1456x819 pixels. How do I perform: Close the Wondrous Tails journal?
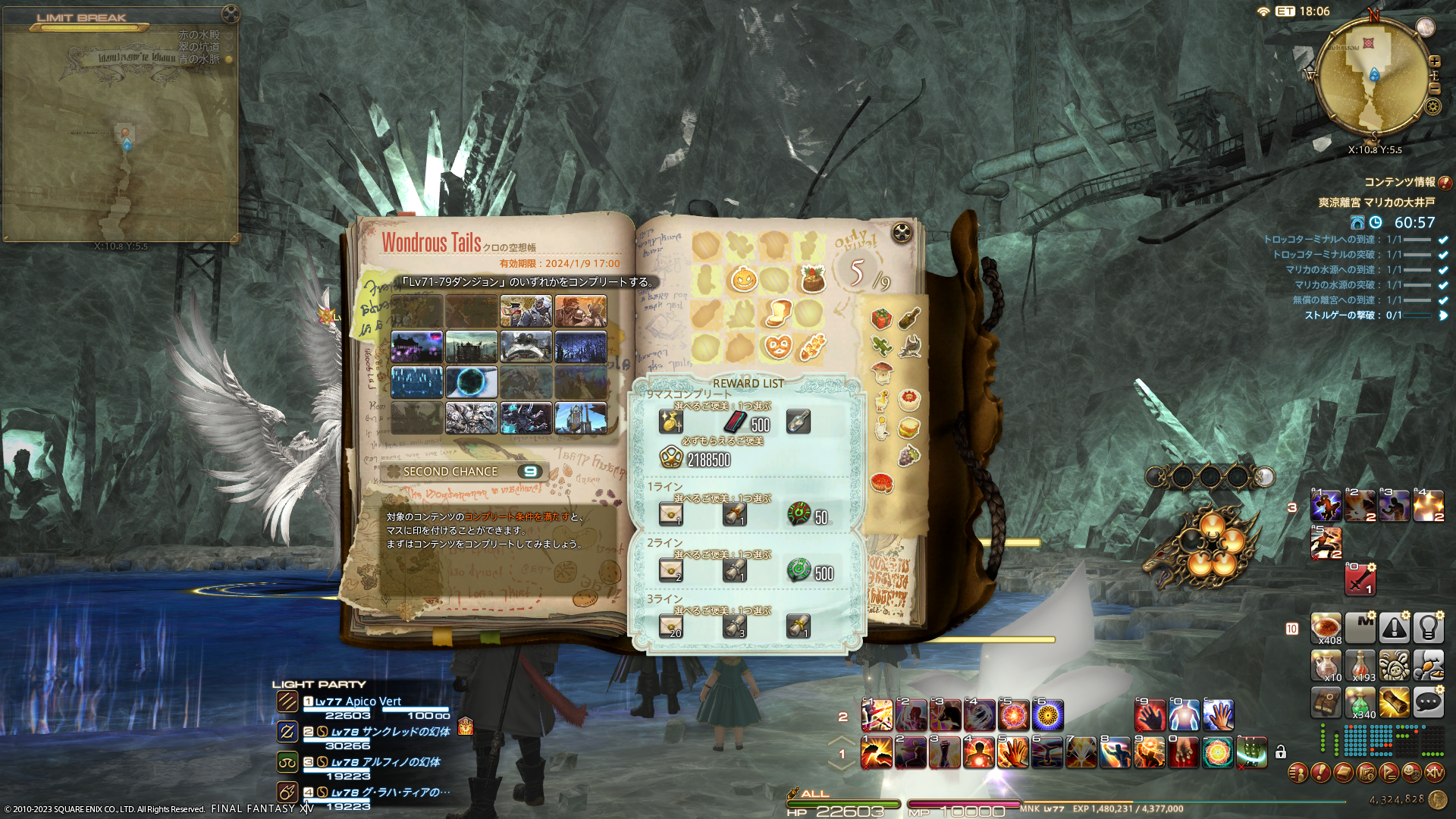902,233
